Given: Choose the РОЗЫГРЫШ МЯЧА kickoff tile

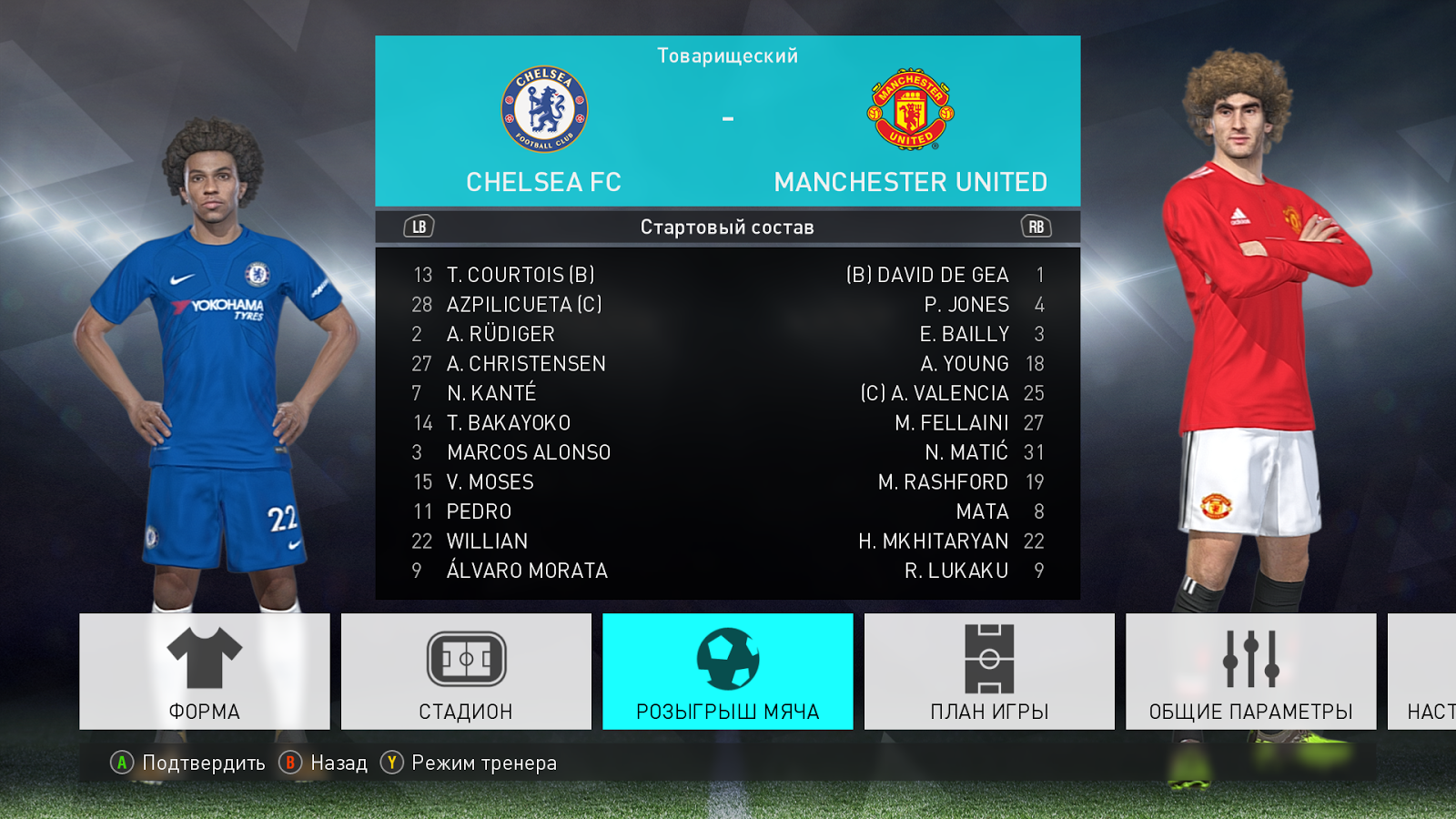Looking at the screenshot, I should pos(727,672).
